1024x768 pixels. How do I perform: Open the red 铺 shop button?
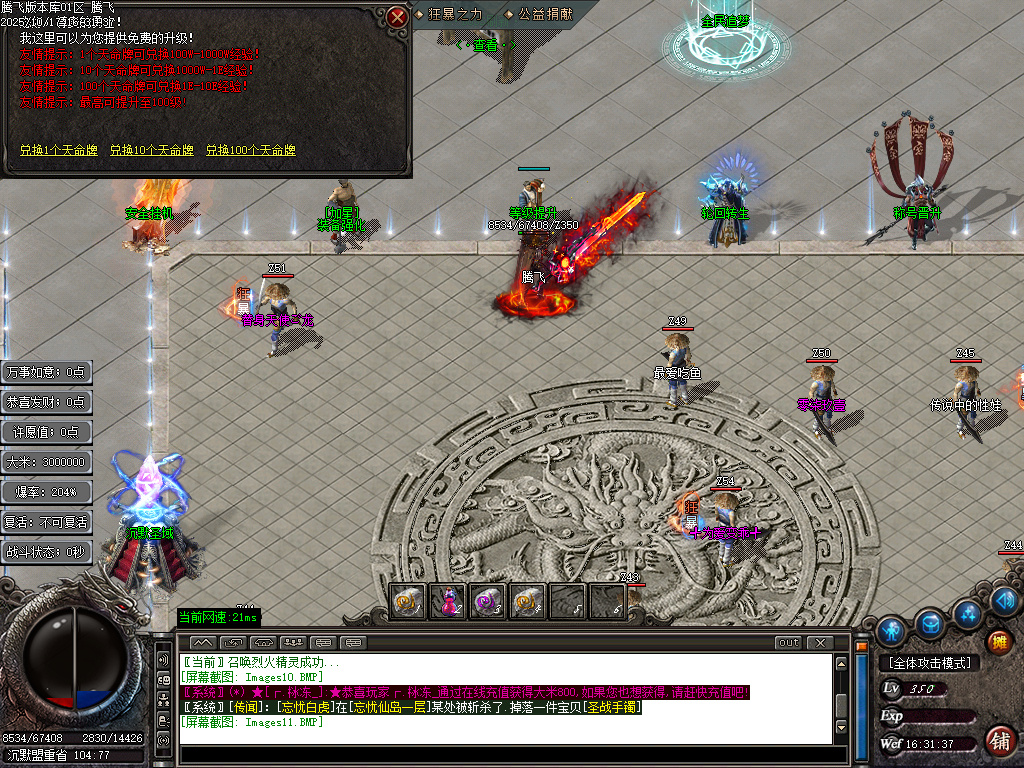[x=998, y=741]
